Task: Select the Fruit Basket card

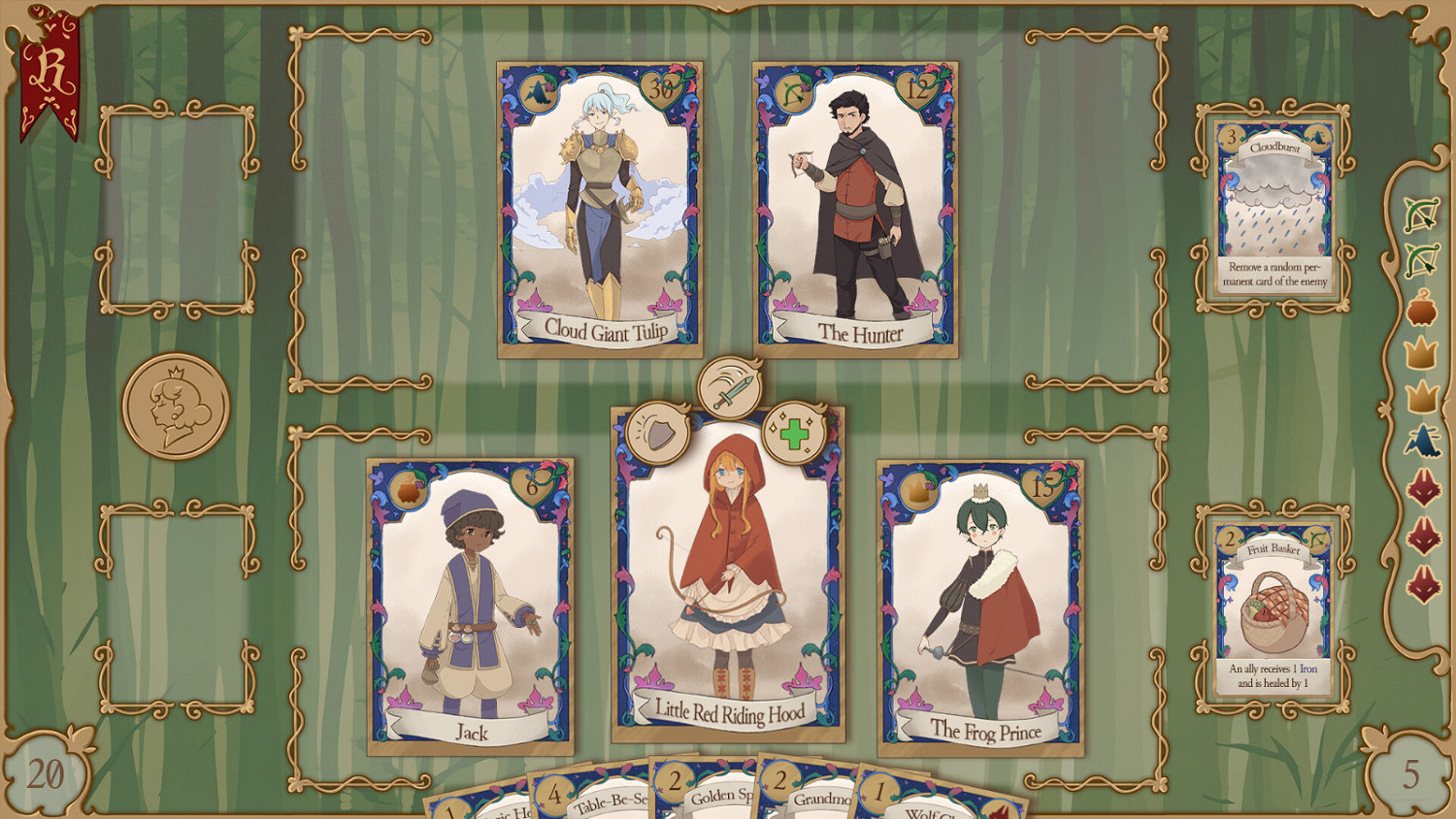Action: pyautogui.click(x=1274, y=604)
